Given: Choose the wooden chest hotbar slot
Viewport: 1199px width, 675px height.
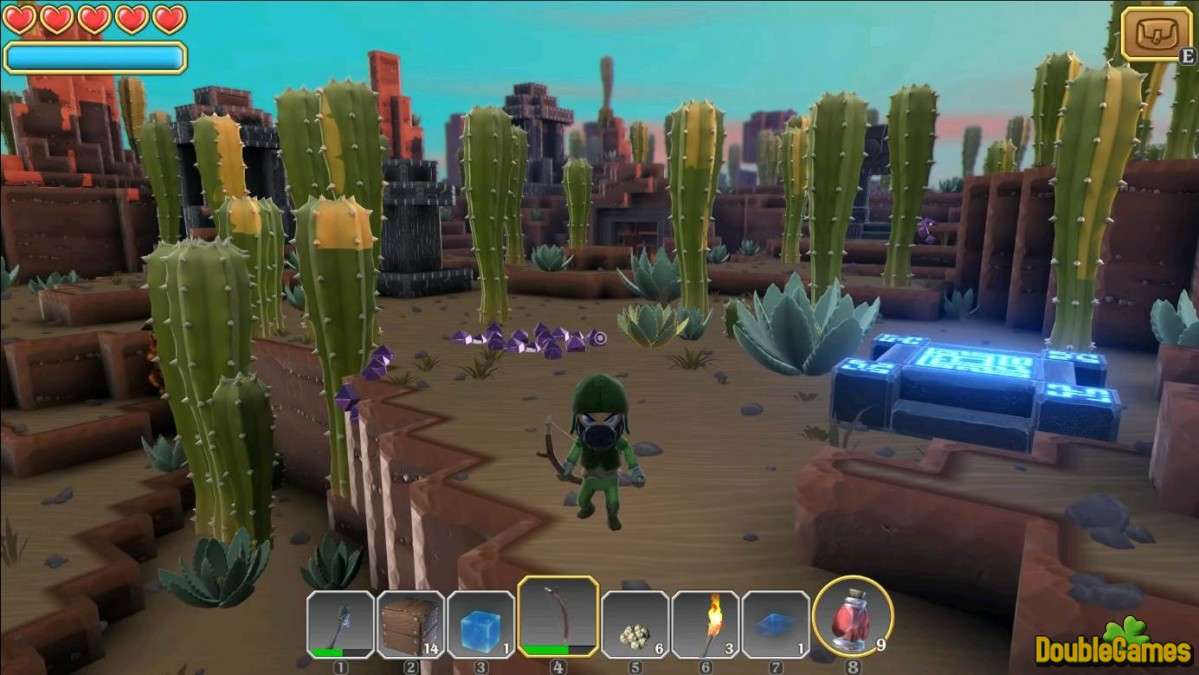Looking at the screenshot, I should (410, 624).
